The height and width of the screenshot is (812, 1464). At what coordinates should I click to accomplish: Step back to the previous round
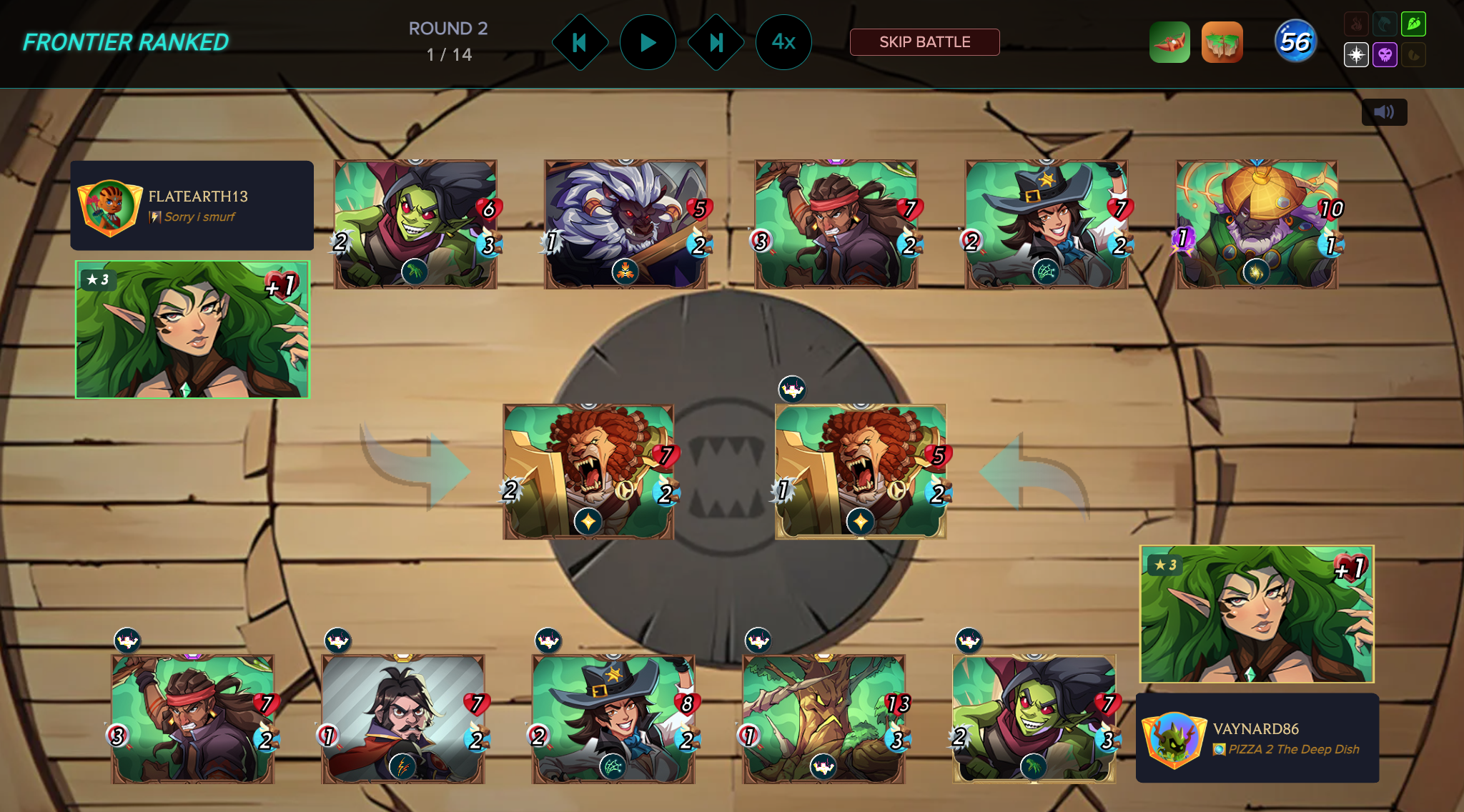(x=580, y=43)
